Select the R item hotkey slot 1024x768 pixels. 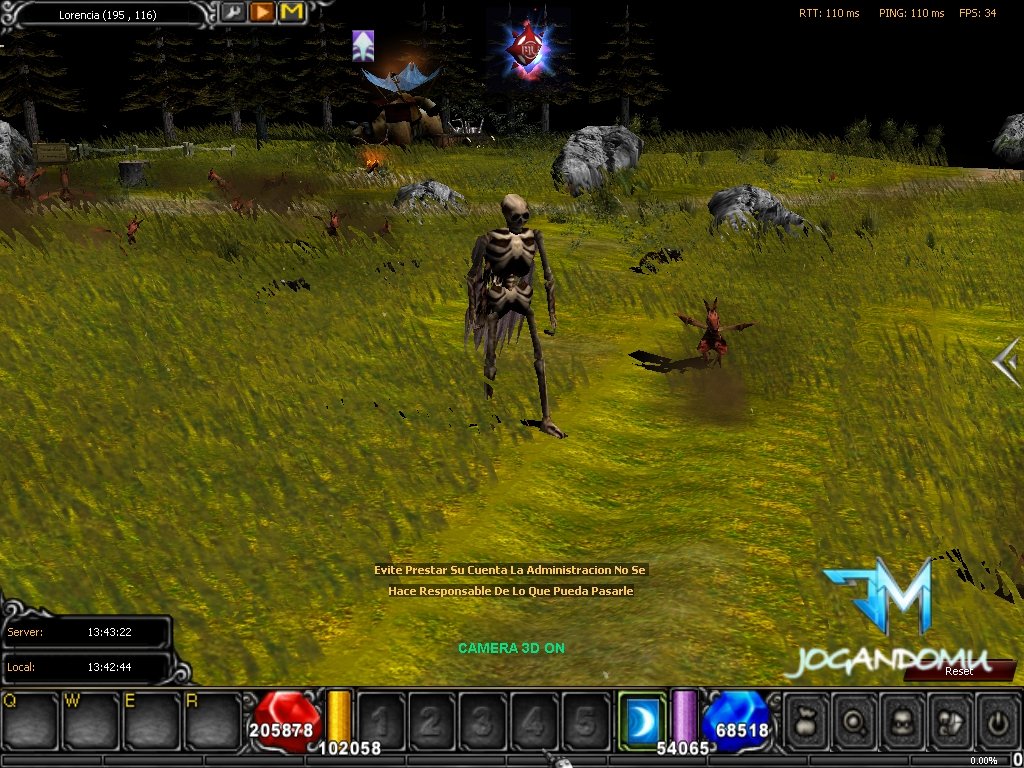(211, 720)
